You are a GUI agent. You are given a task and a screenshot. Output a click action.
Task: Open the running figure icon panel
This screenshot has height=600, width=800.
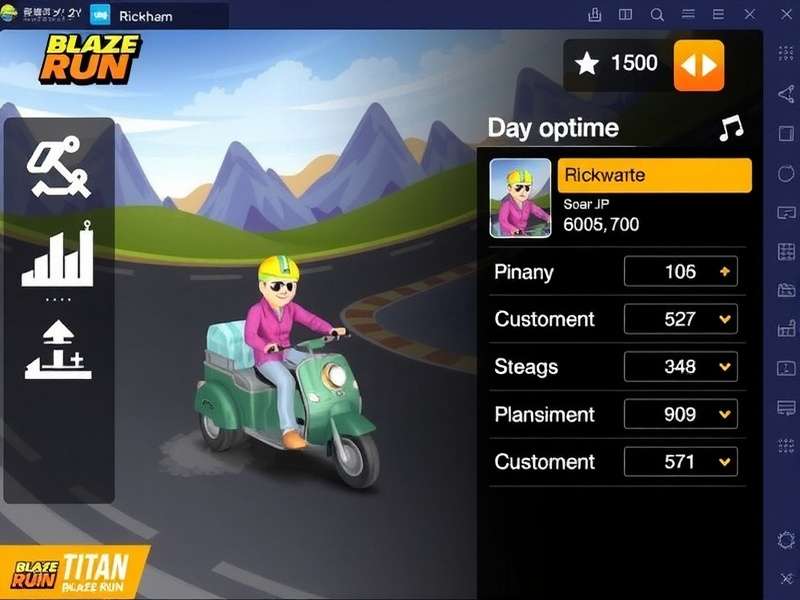pos(58,170)
